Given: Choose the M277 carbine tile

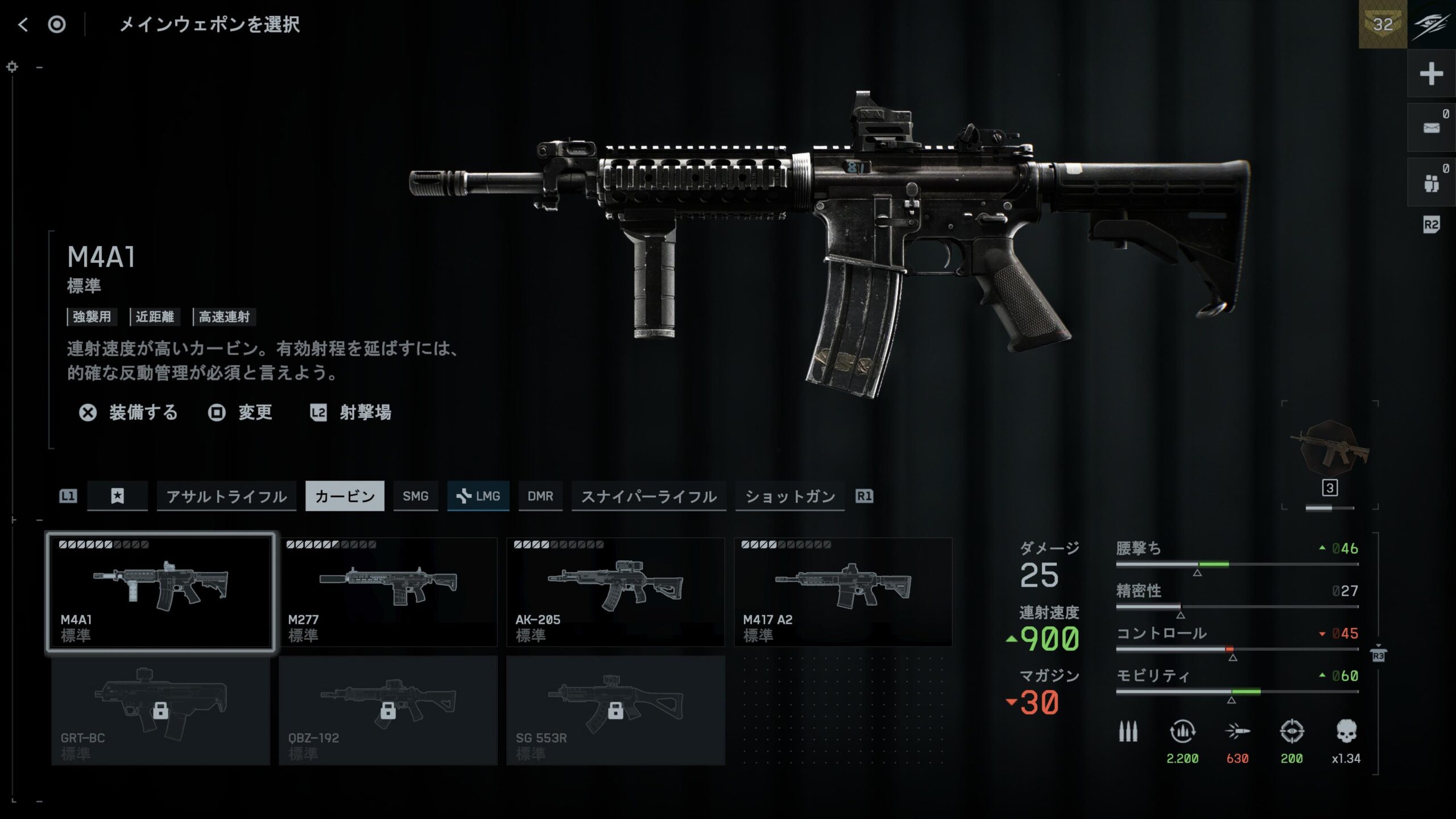Looking at the screenshot, I should click(x=388, y=591).
